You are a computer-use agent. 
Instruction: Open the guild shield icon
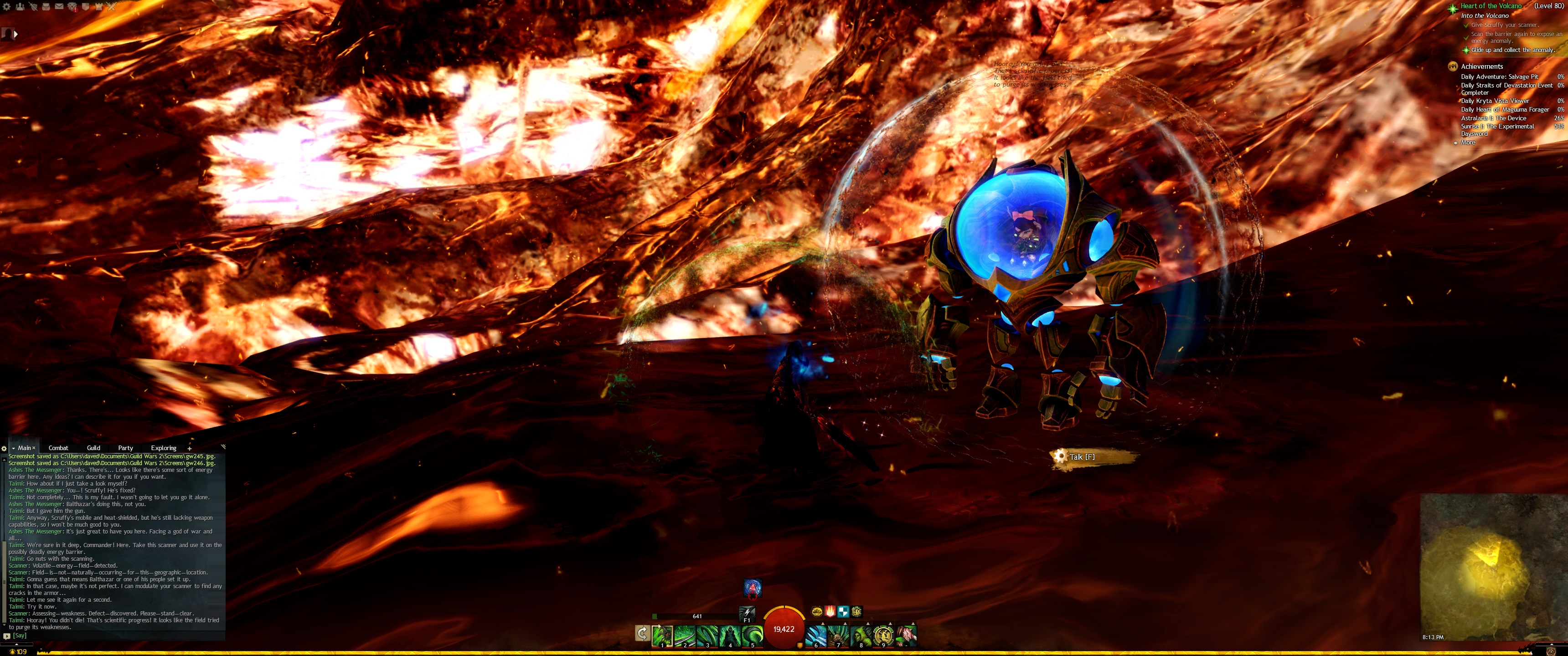point(86,7)
